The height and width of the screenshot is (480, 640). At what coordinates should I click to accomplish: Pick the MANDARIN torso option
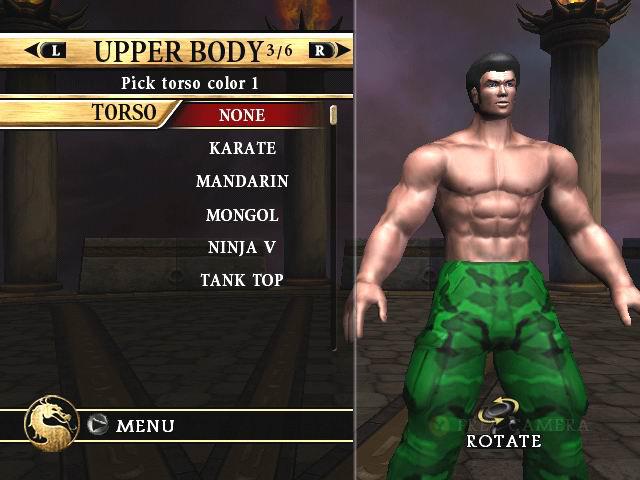[242, 181]
